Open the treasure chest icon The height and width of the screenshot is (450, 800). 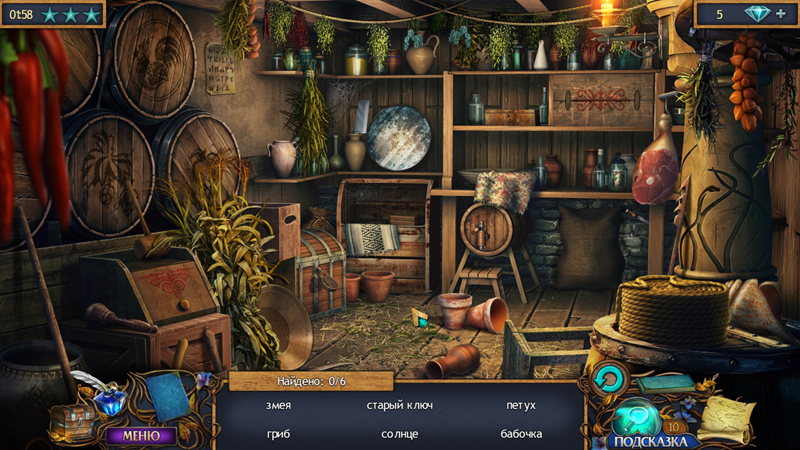click(x=73, y=420)
